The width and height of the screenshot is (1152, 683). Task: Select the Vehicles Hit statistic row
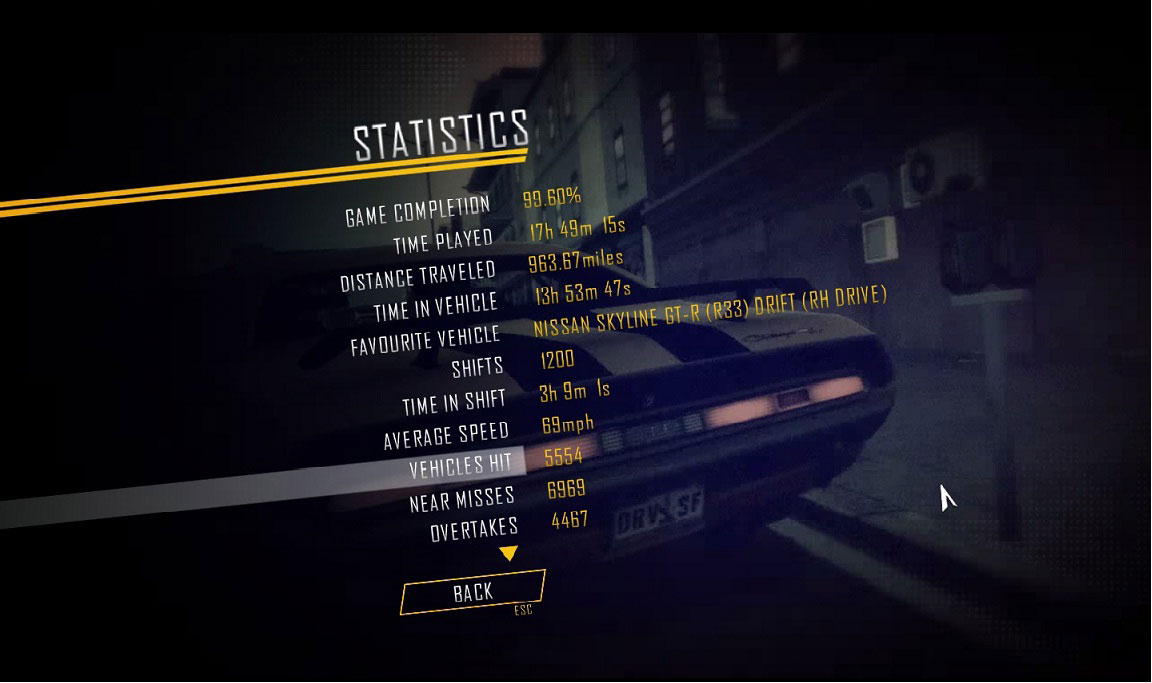coord(460,465)
